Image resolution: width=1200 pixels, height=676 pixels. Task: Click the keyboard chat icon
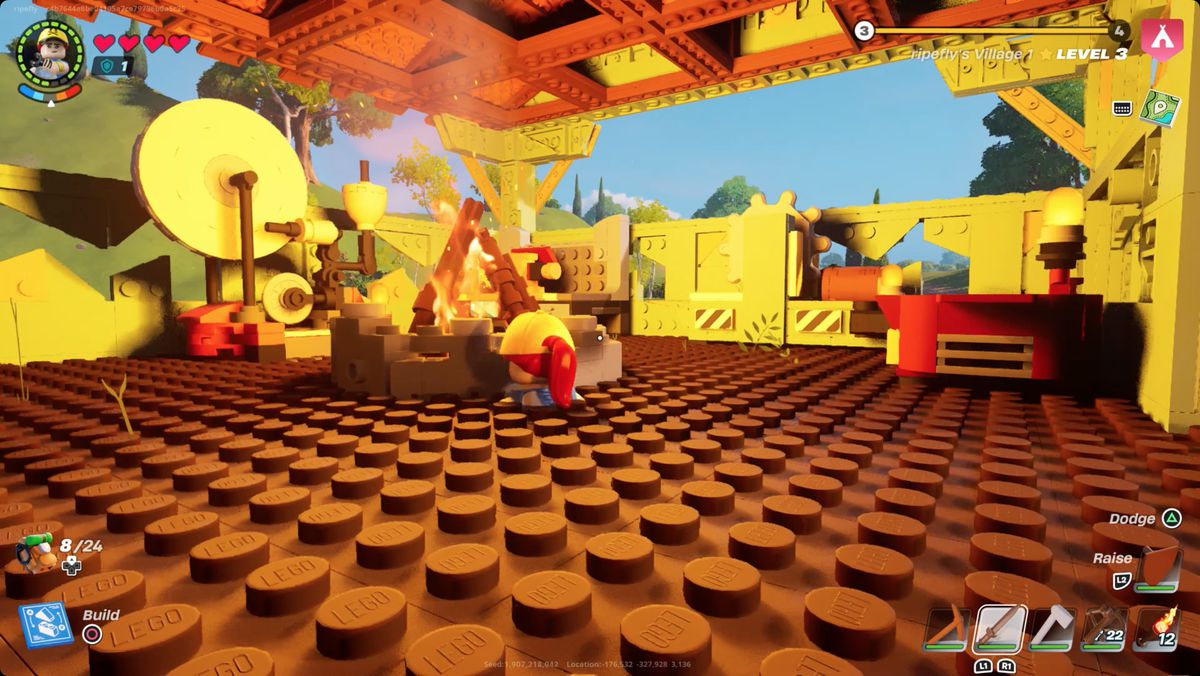pos(1121,108)
